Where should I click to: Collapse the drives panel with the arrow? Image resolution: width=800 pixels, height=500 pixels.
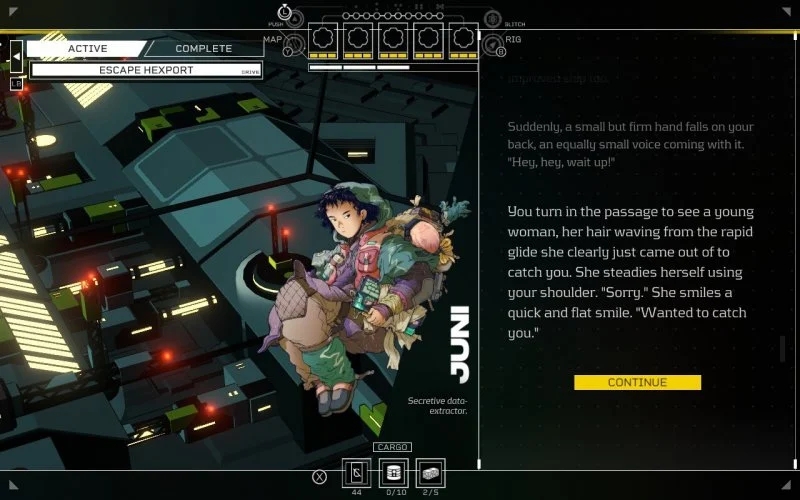coord(16,57)
